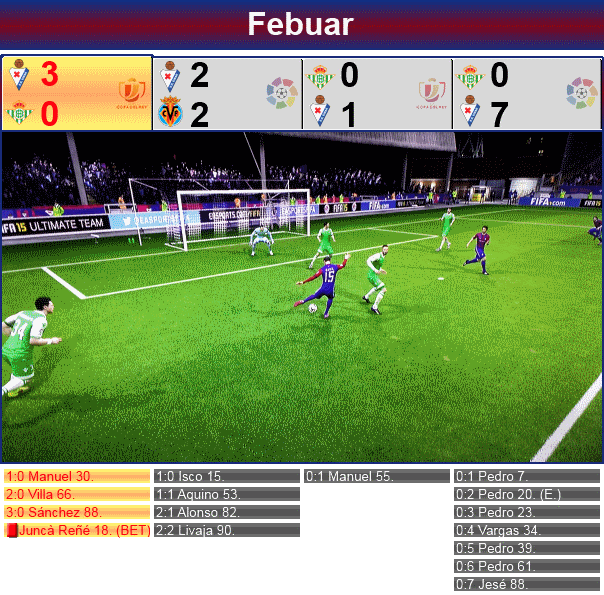Select the Juncà Reñé red card entry
Screen dimensions: 604x595
(77, 530)
